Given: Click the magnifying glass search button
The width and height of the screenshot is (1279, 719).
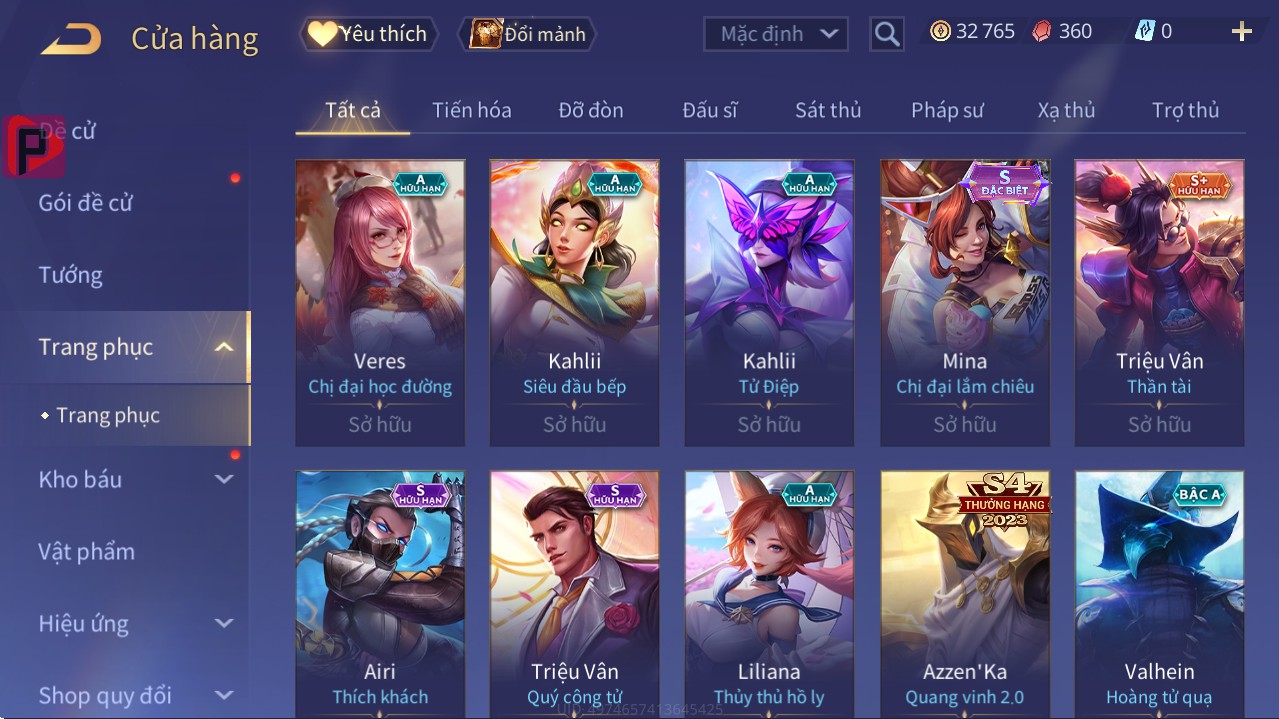Looking at the screenshot, I should 886,34.
